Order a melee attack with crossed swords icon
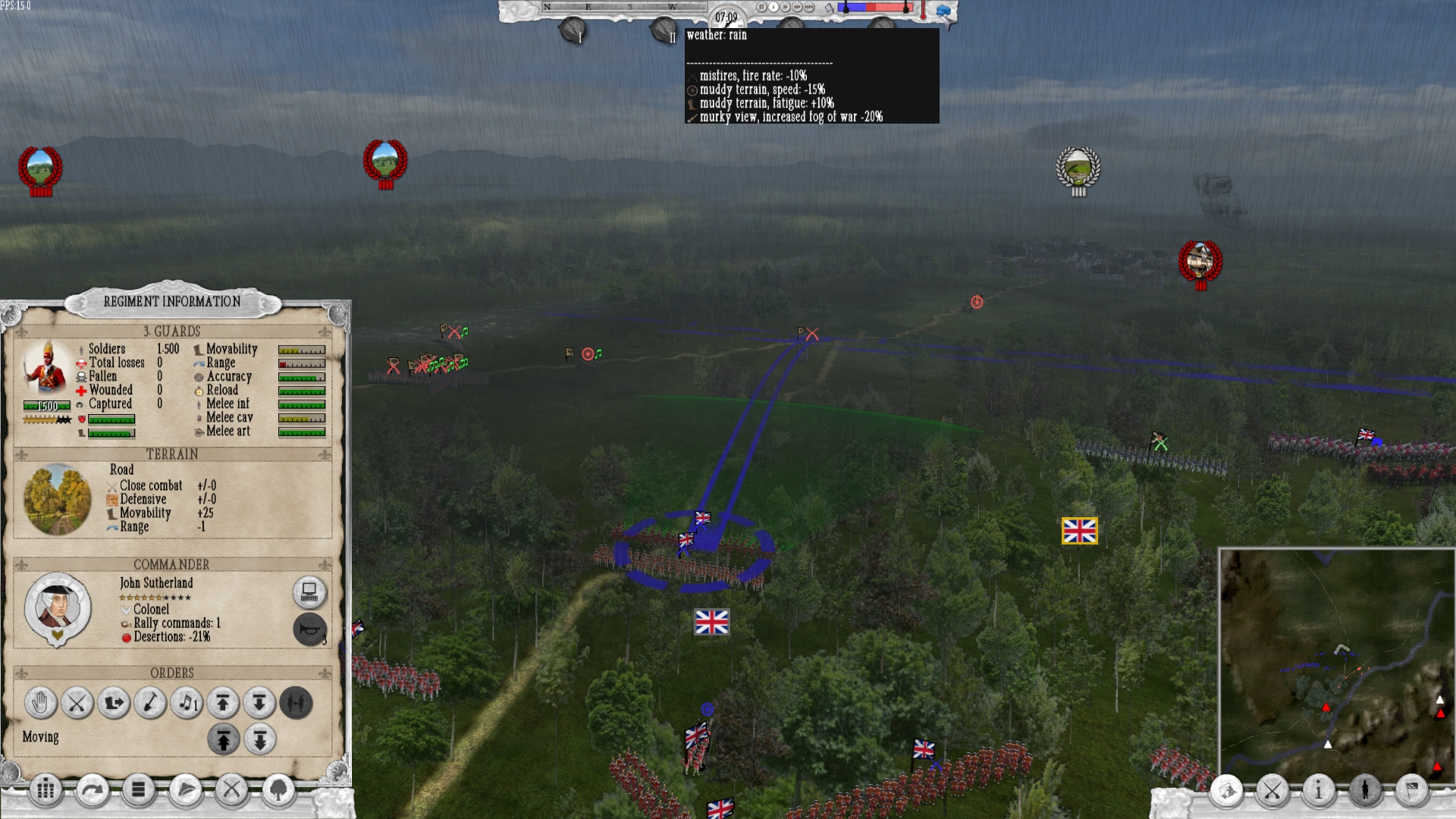 [x=77, y=704]
